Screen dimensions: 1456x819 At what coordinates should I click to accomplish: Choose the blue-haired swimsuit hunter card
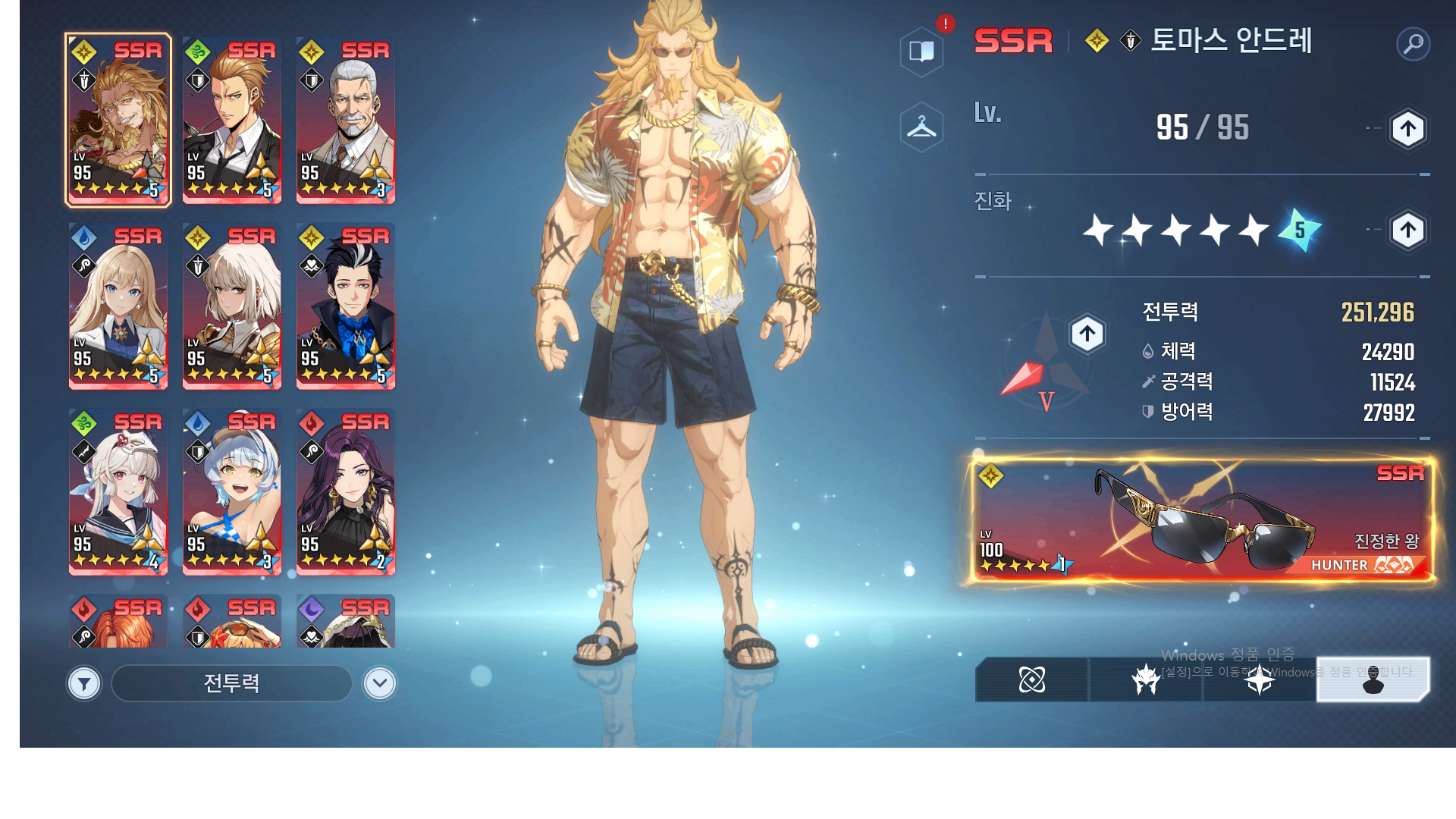click(x=231, y=491)
